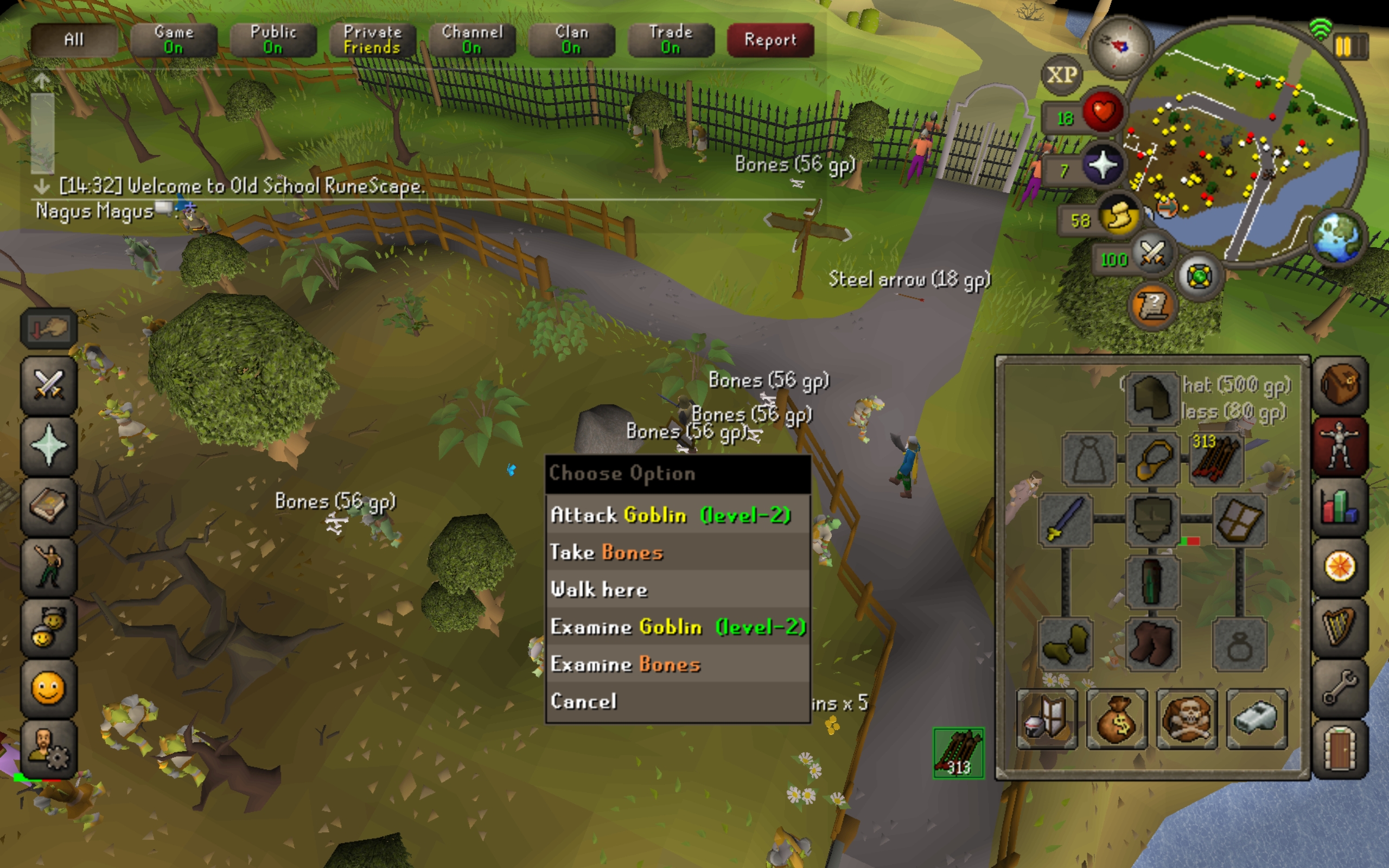1389x868 pixels.
Task: Toggle the XP tracker button
Action: pyautogui.click(x=1061, y=75)
